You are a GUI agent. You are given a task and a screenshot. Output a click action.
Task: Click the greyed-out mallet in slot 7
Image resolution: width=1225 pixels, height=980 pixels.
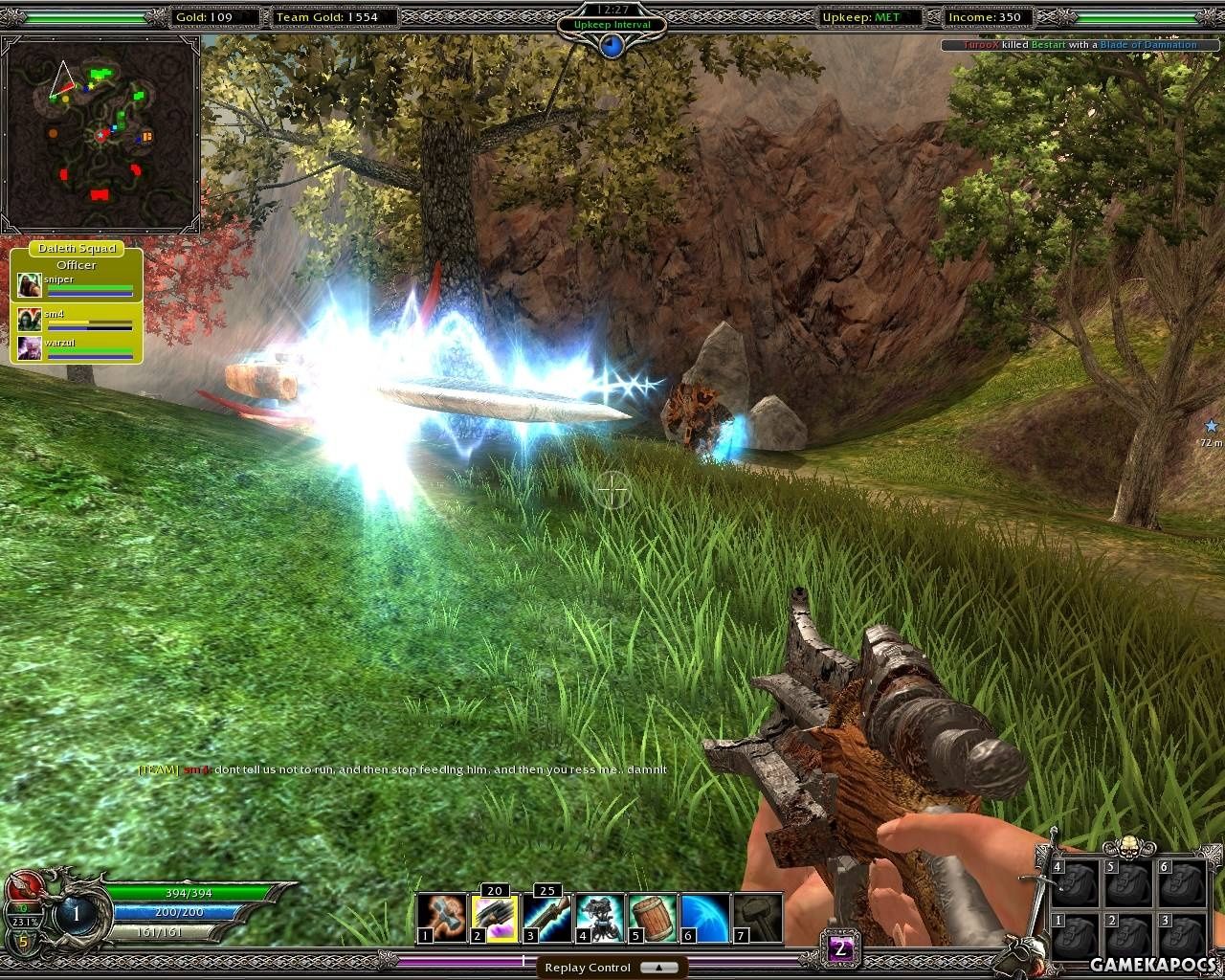pos(757,919)
